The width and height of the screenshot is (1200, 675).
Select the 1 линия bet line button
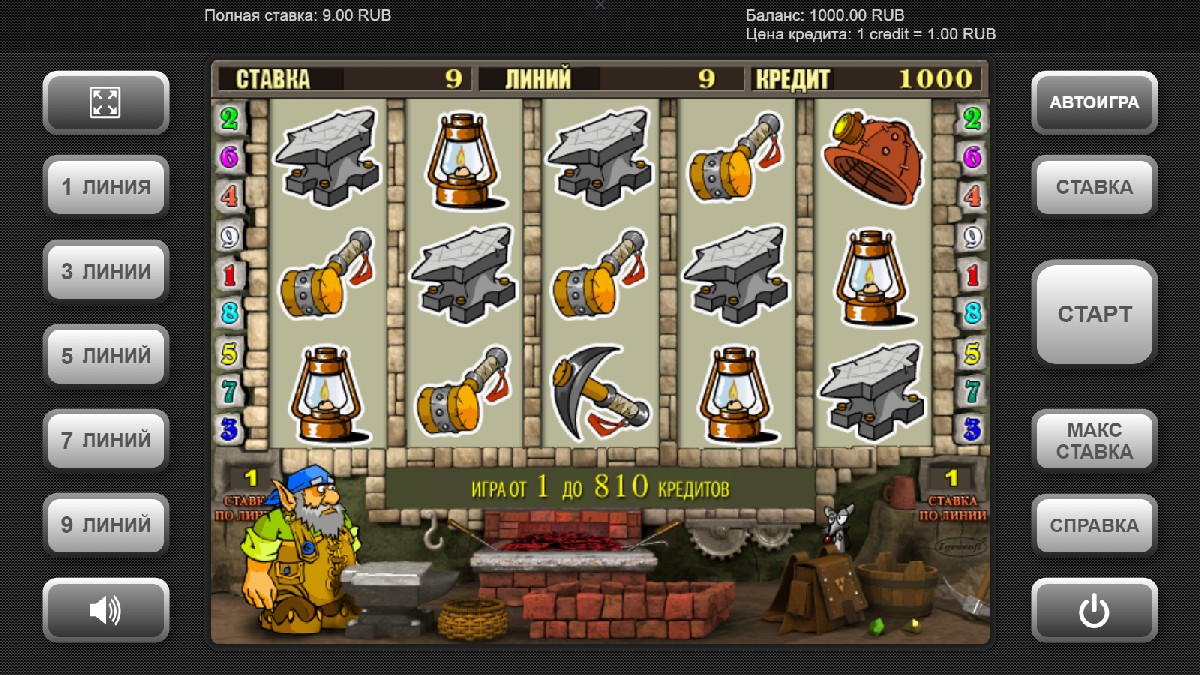(x=105, y=187)
